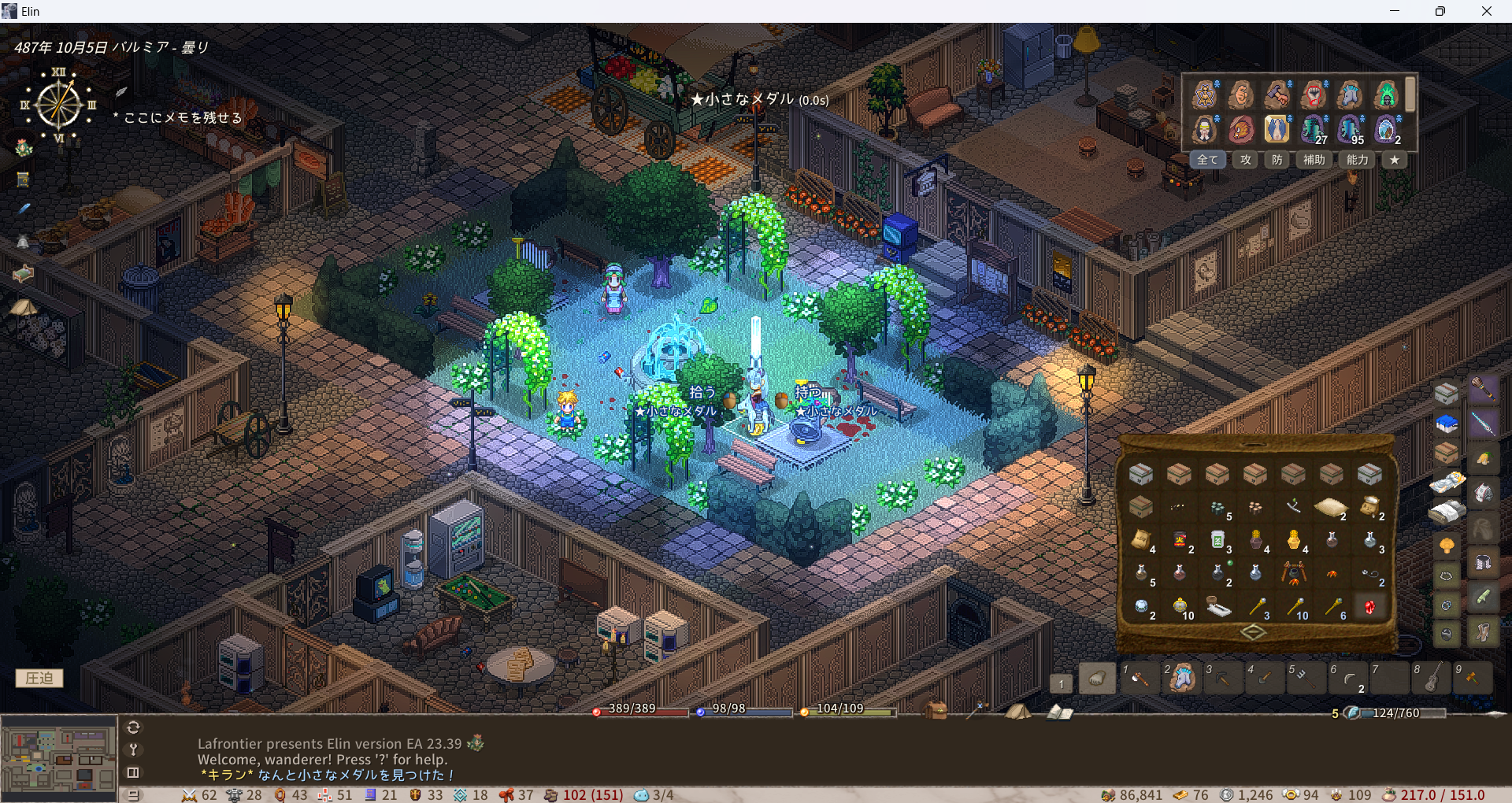1512x803 pixels.
Task: Activate the green flame figure ability
Action: [1386, 94]
